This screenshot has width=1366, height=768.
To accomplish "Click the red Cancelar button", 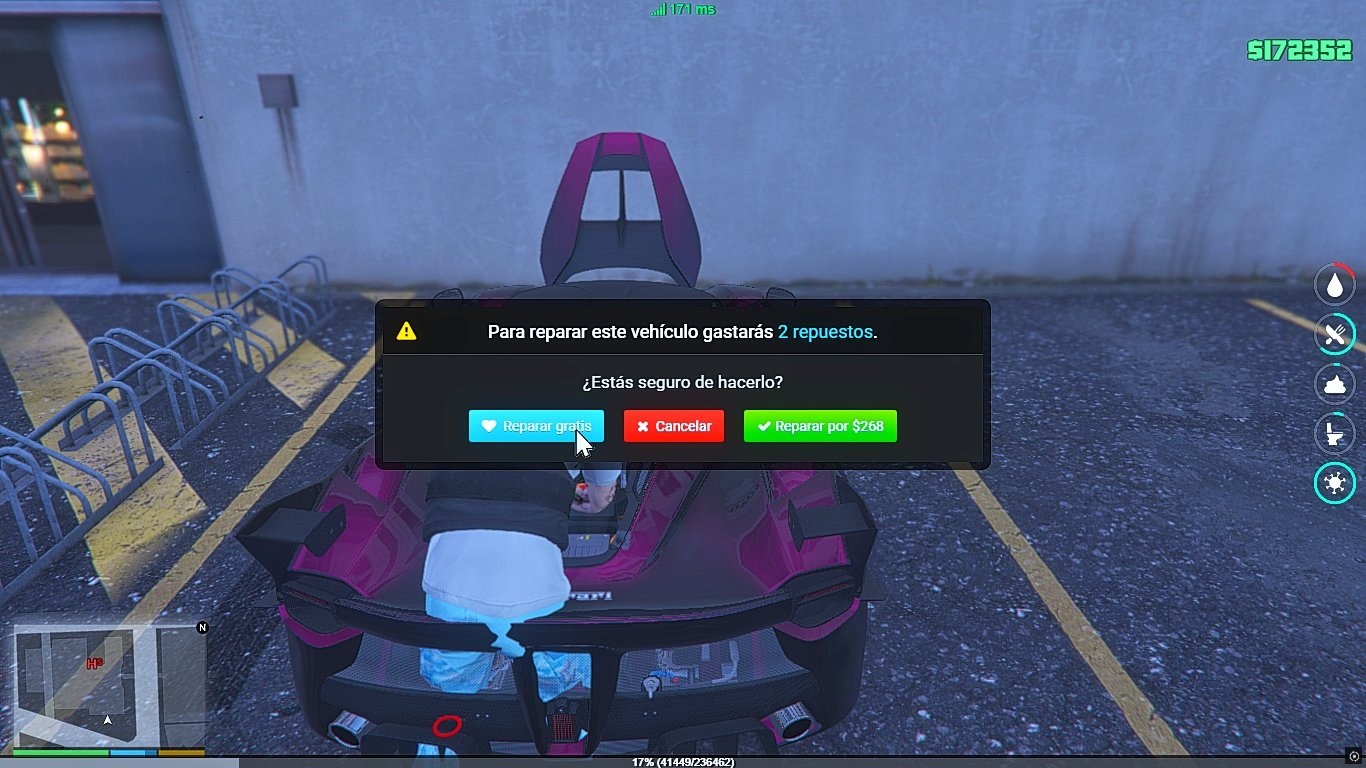I will point(673,426).
